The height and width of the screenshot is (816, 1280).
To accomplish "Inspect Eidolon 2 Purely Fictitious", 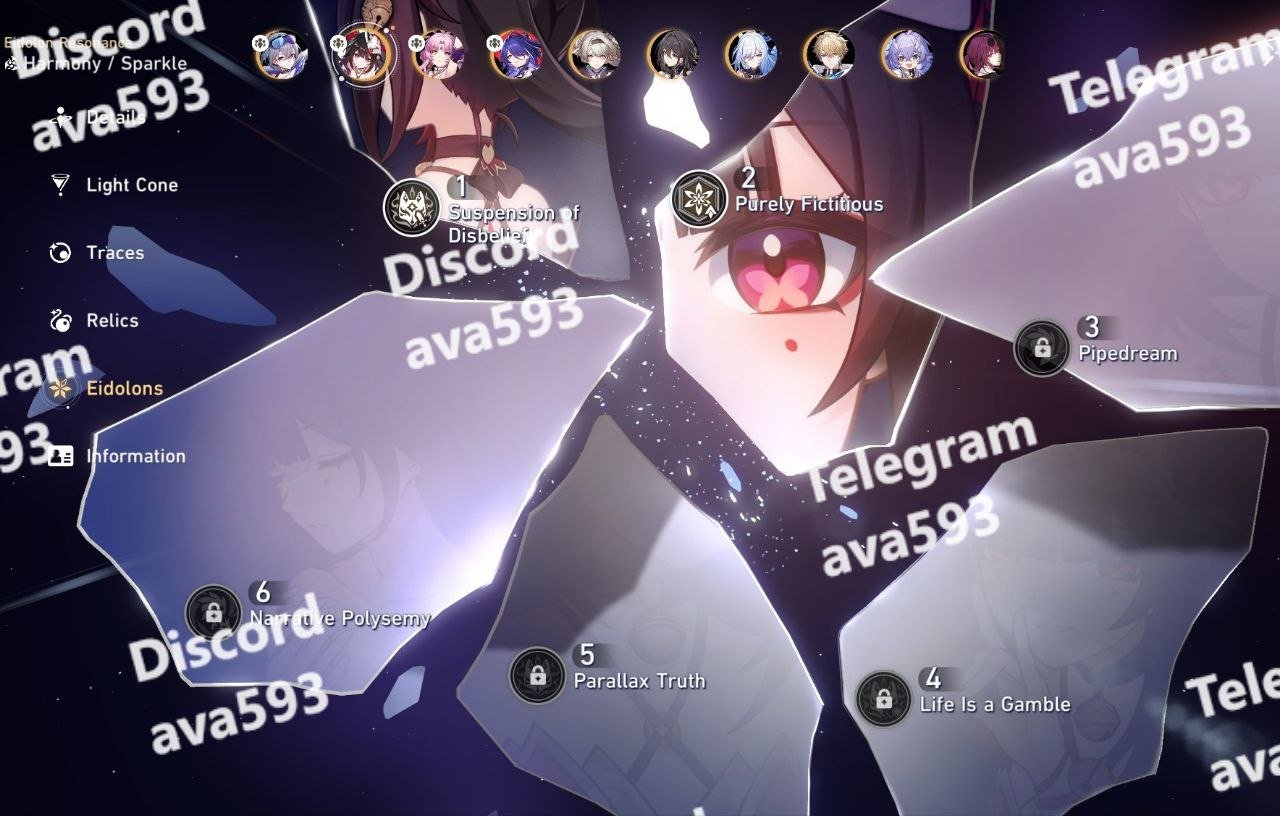I will 699,198.
